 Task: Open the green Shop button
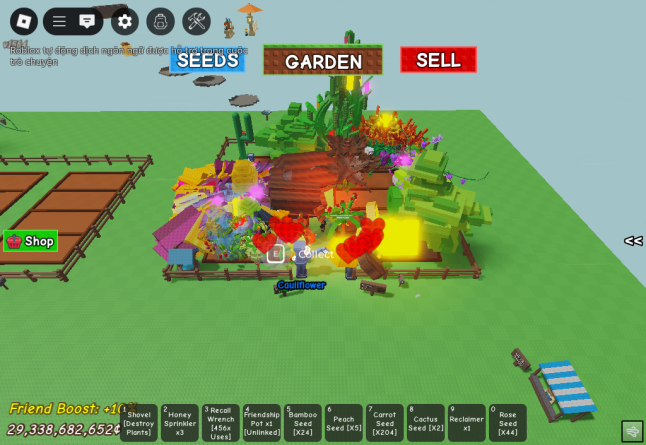click(x=31, y=241)
